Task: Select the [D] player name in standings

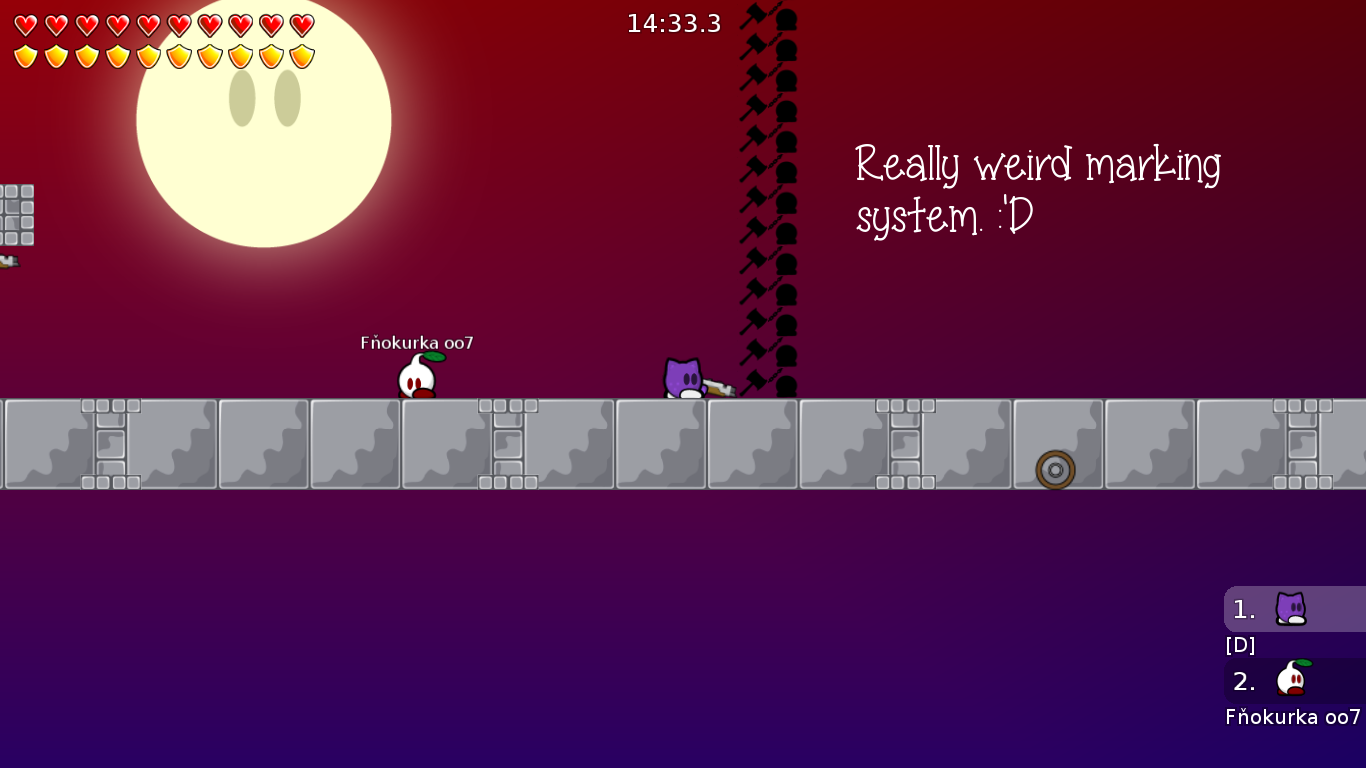Action: [1240, 645]
